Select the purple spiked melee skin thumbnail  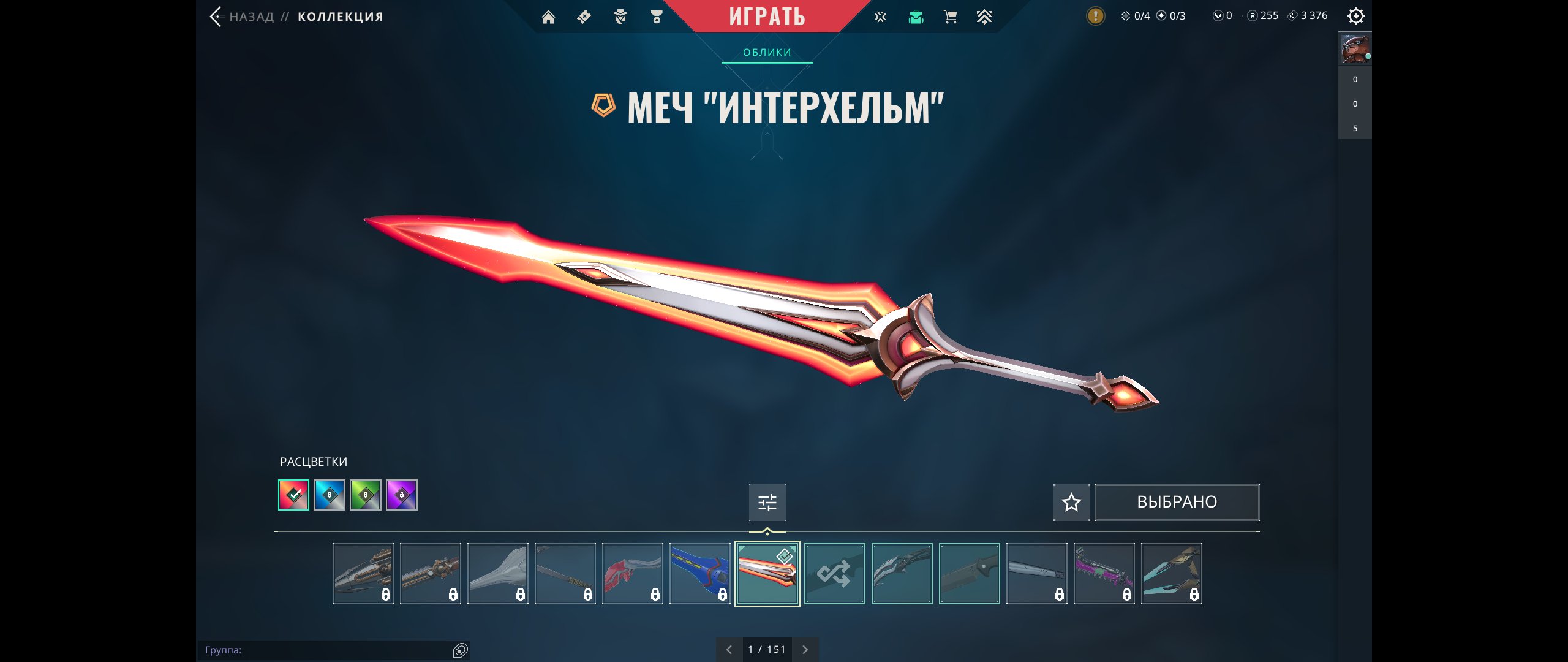(1104, 574)
